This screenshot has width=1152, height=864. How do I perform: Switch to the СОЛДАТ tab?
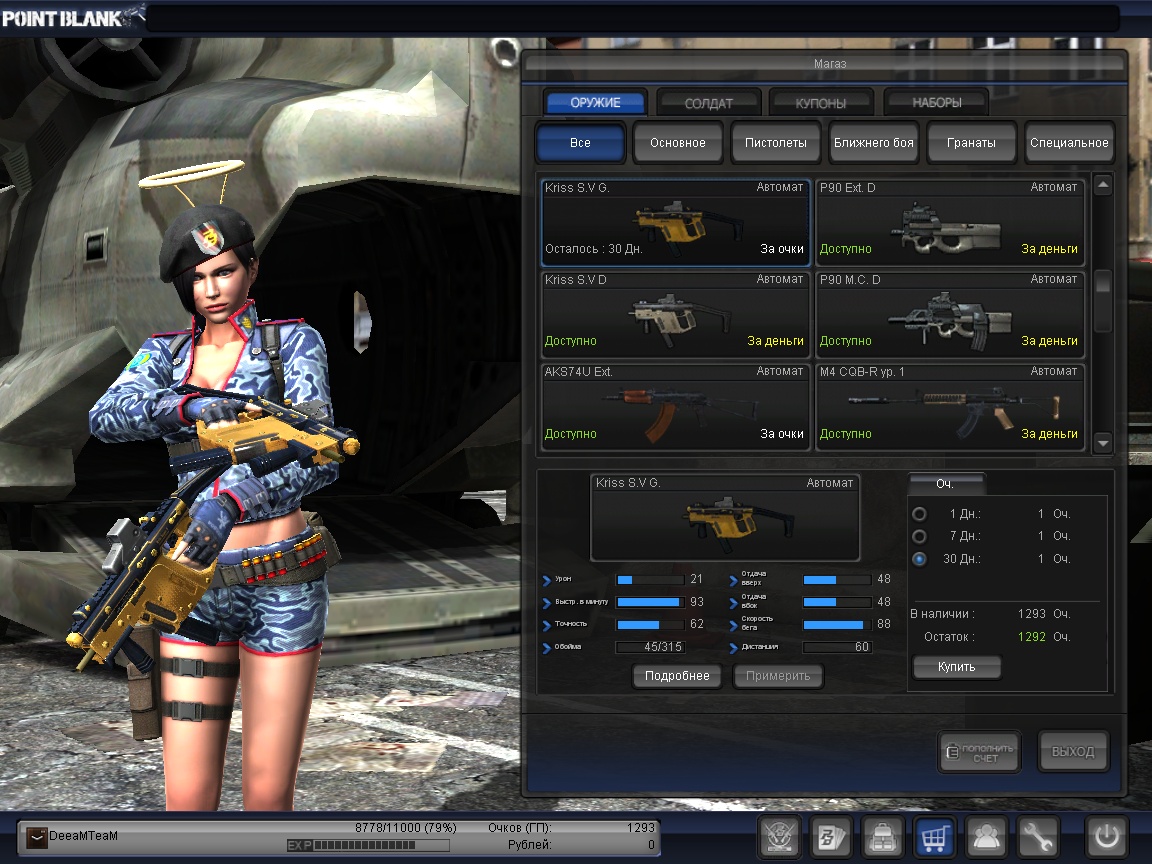[708, 103]
